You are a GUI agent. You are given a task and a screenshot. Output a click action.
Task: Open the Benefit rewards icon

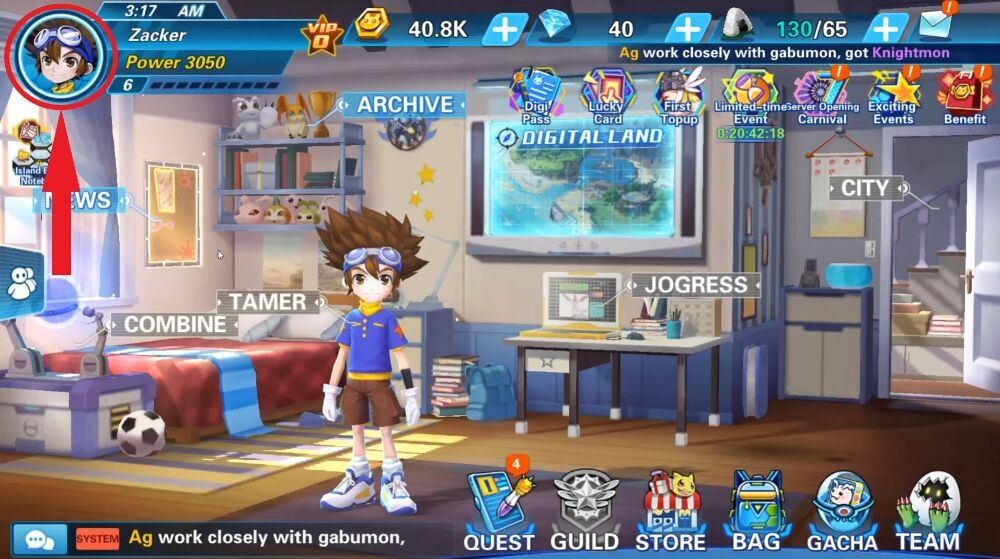964,97
